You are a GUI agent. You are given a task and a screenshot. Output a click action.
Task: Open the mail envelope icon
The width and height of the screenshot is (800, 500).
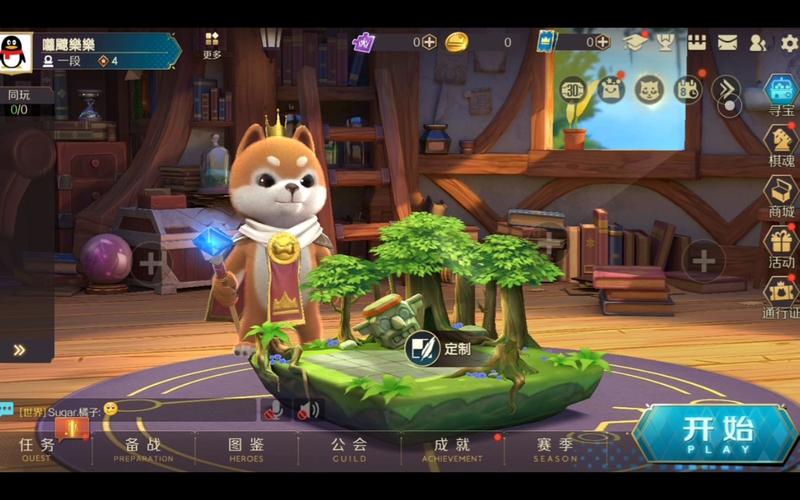pyautogui.click(x=727, y=43)
